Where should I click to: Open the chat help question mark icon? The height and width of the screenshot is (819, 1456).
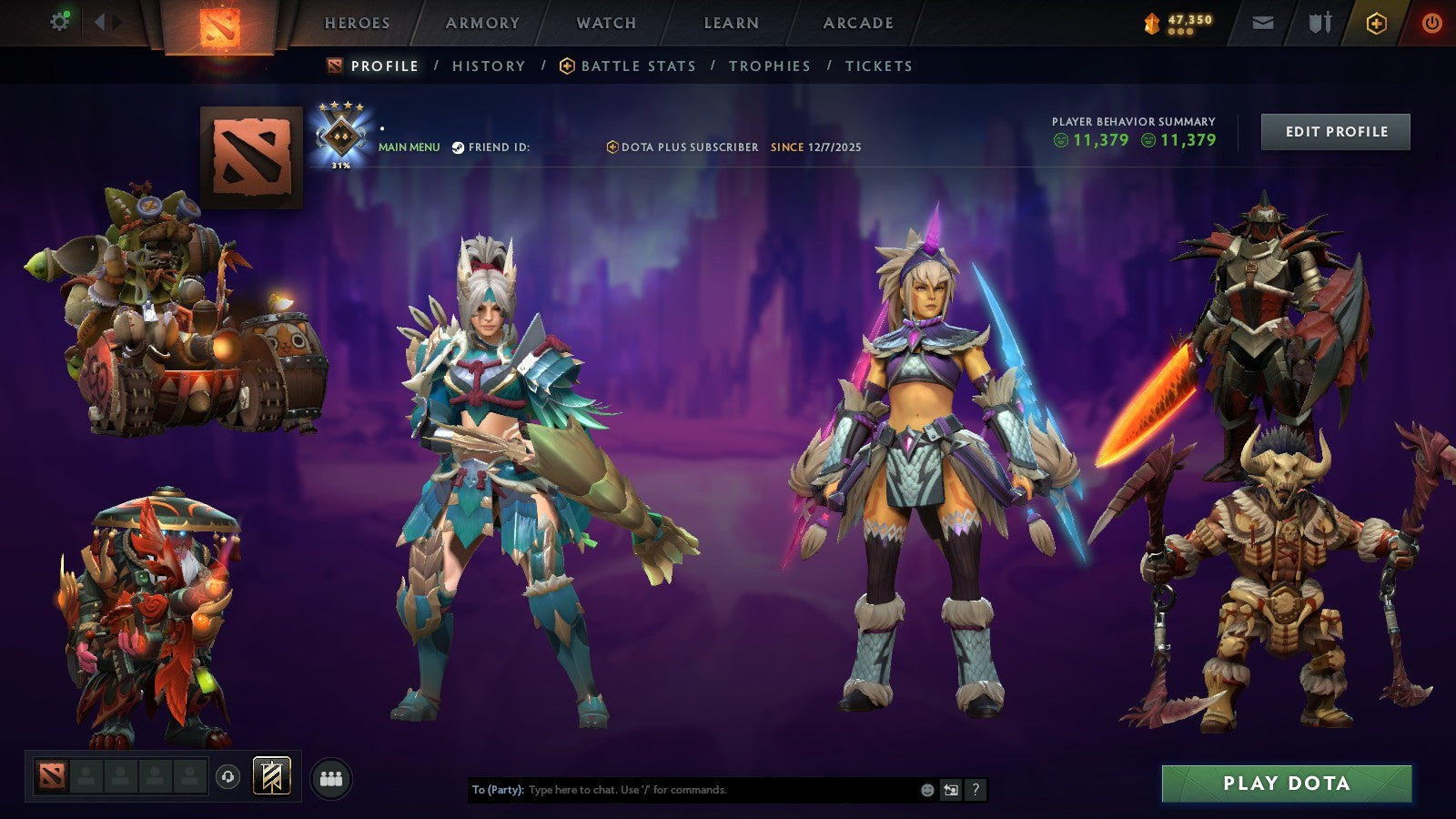pyautogui.click(x=976, y=791)
